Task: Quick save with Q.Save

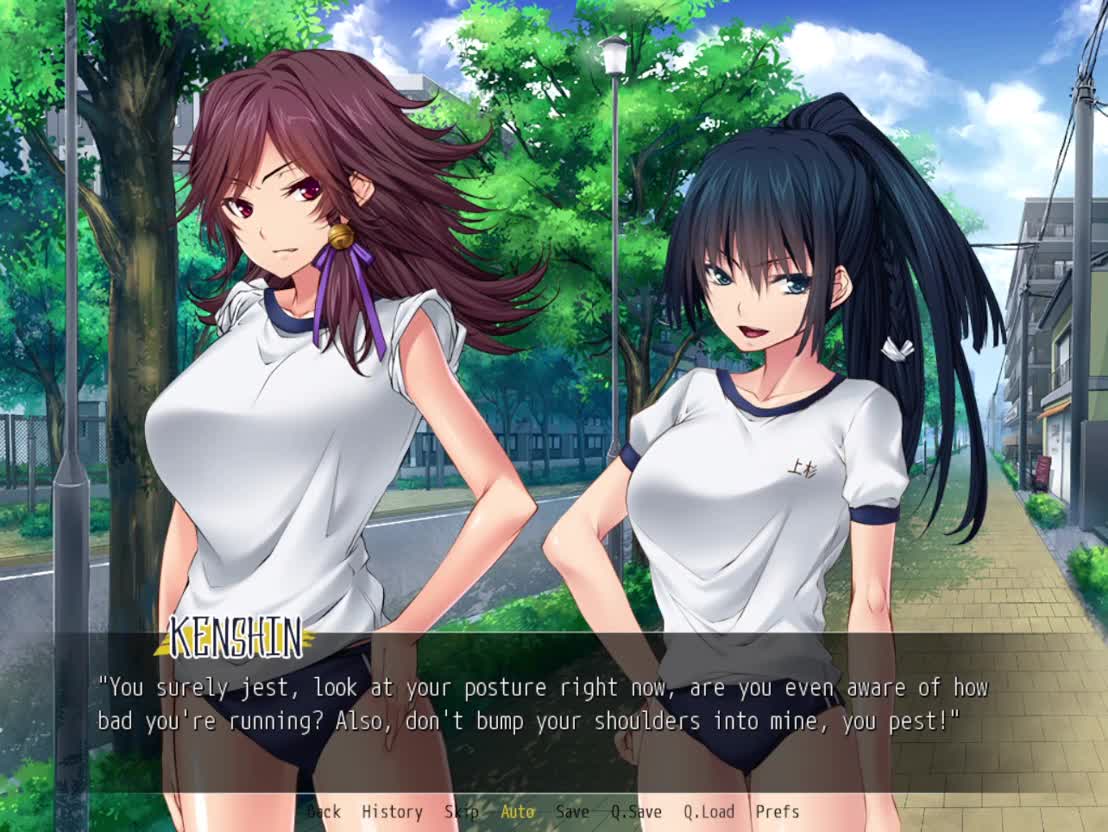Action: pyautogui.click(x=636, y=812)
